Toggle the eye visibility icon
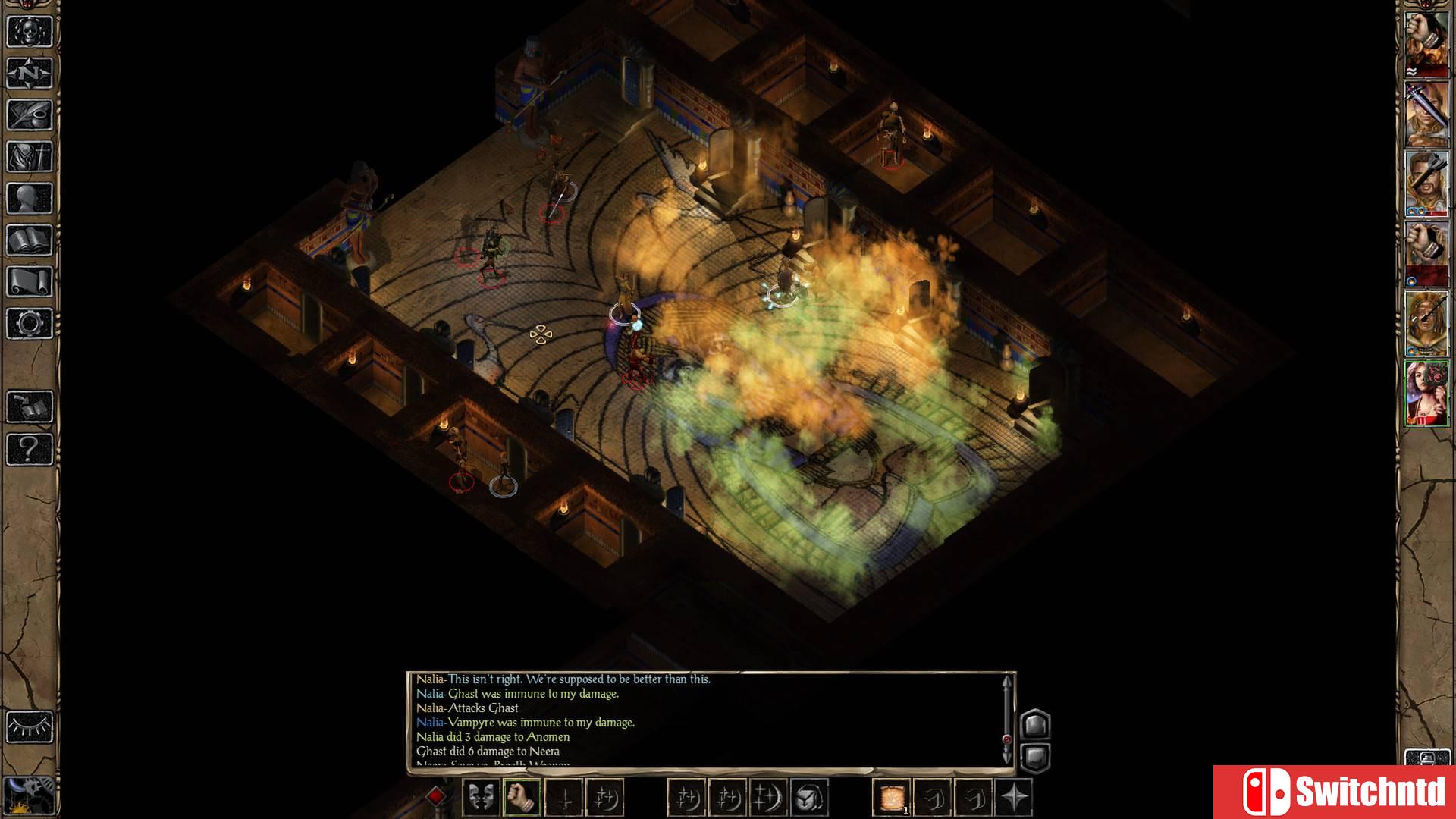Viewport: 1456px width, 819px height. [29, 726]
